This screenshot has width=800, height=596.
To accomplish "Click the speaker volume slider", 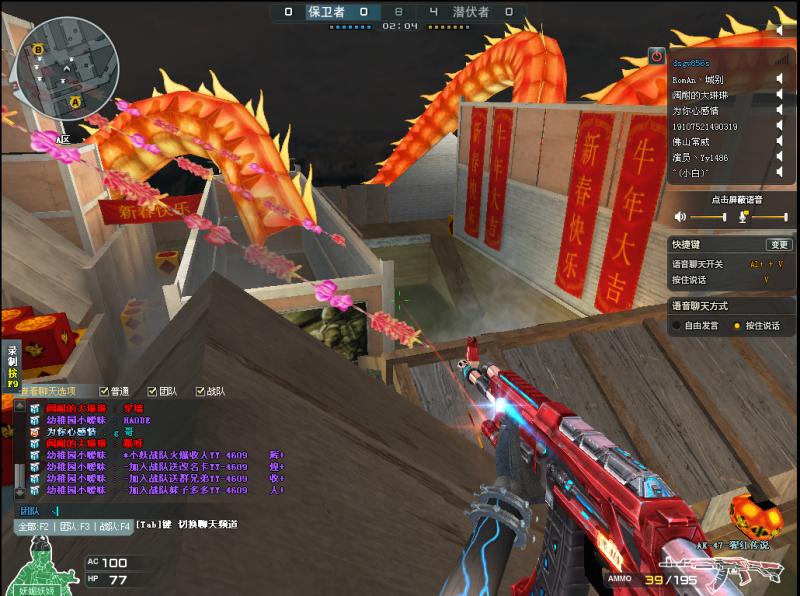I will click(x=704, y=218).
